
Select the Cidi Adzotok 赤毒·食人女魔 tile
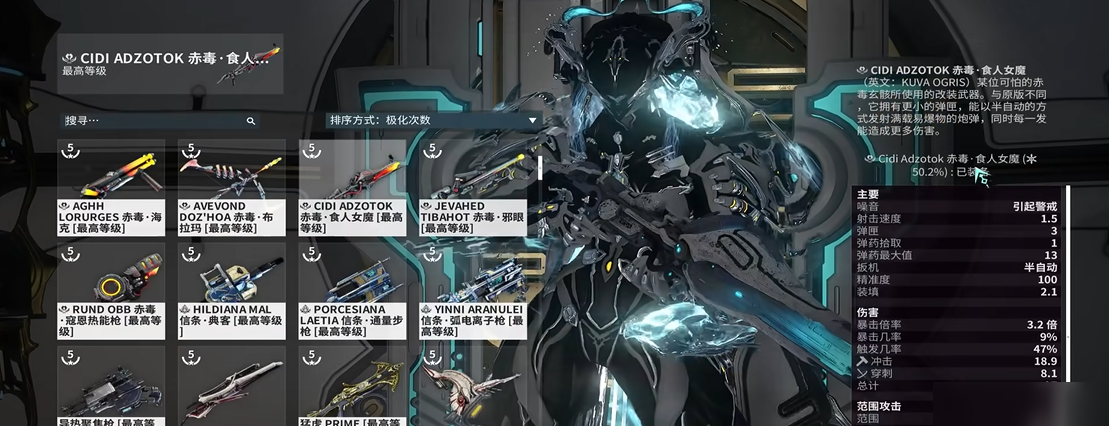point(352,187)
